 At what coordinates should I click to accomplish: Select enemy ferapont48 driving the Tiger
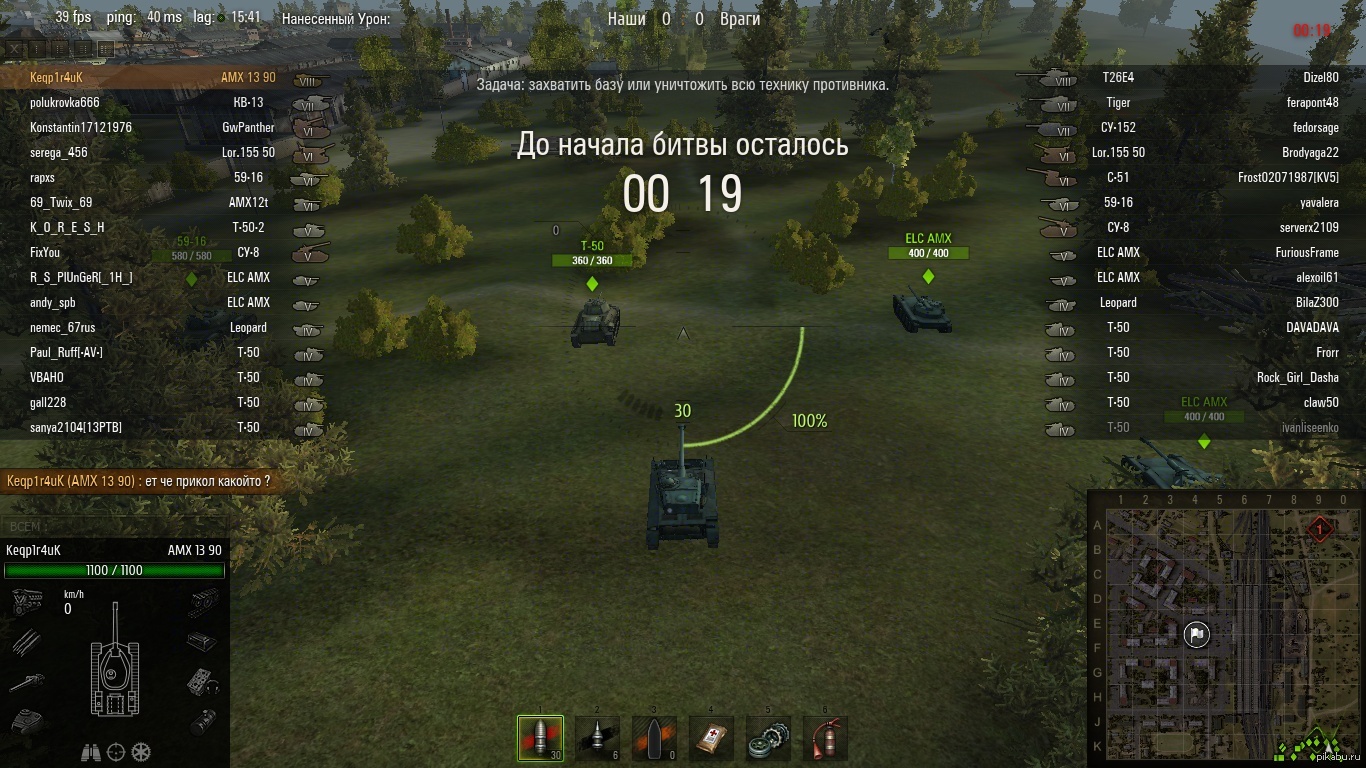click(1312, 102)
